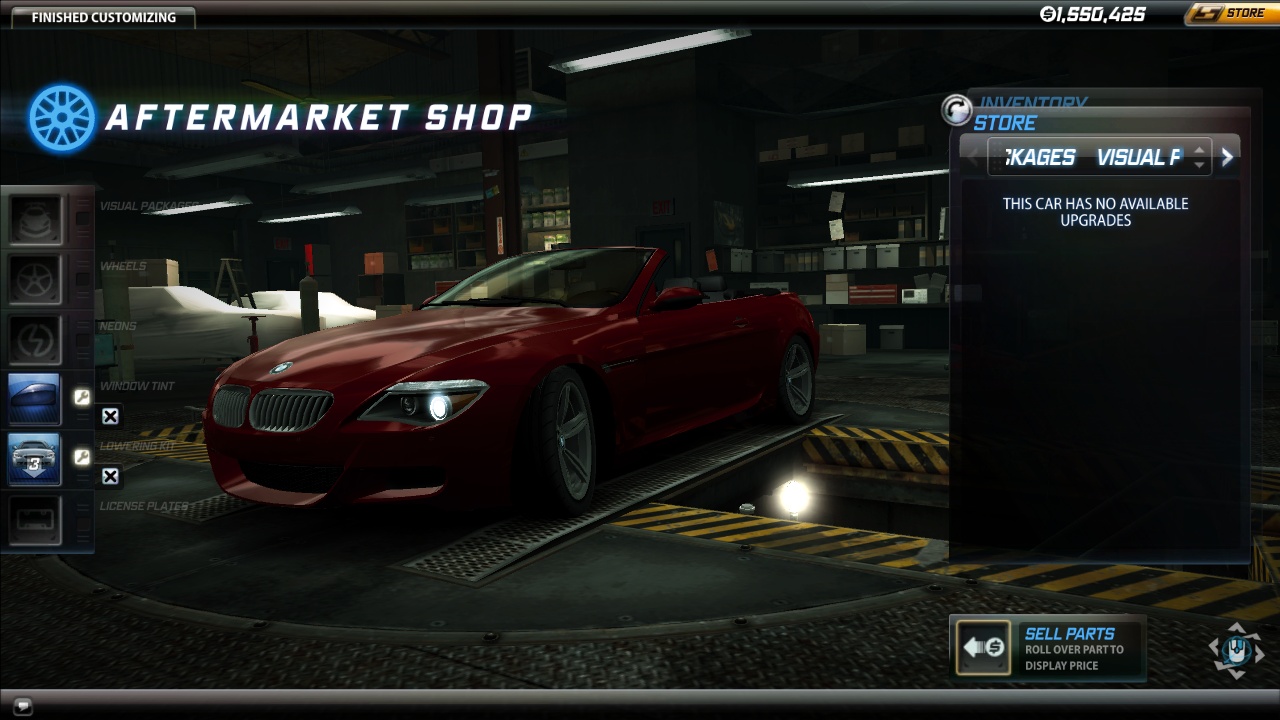
Task: Select the Visual Packages slot
Action: pyautogui.click(x=35, y=219)
